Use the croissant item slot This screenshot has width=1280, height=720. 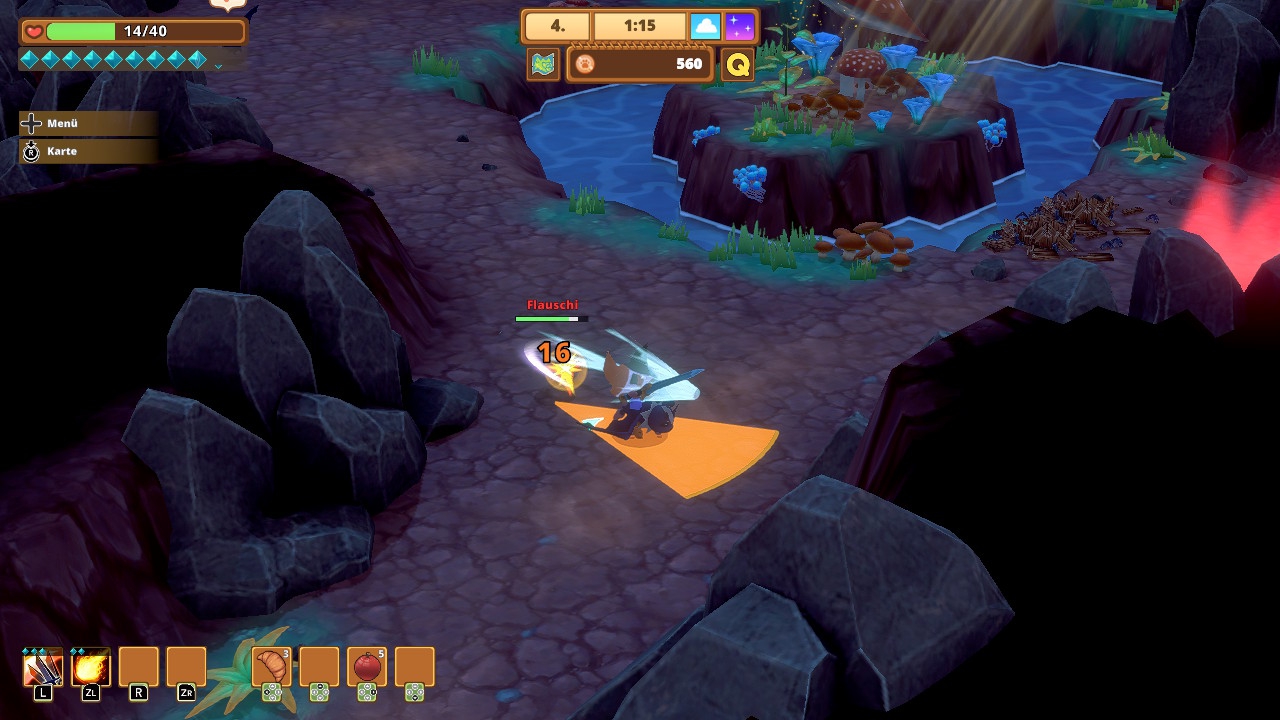271,666
